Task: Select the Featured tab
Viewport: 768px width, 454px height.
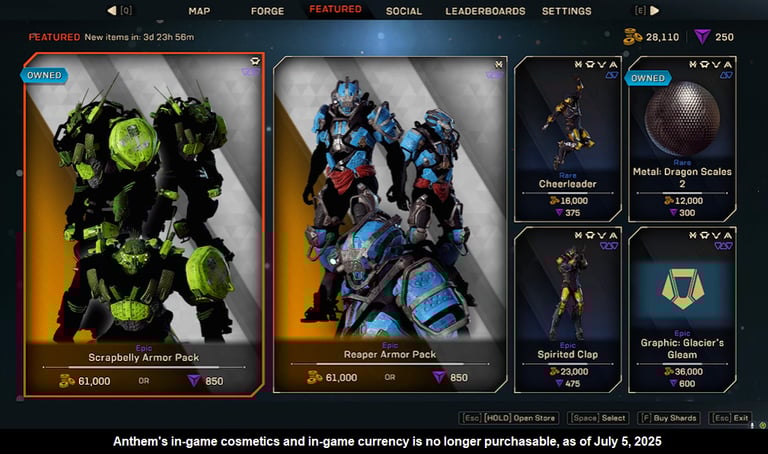Action: (x=335, y=10)
